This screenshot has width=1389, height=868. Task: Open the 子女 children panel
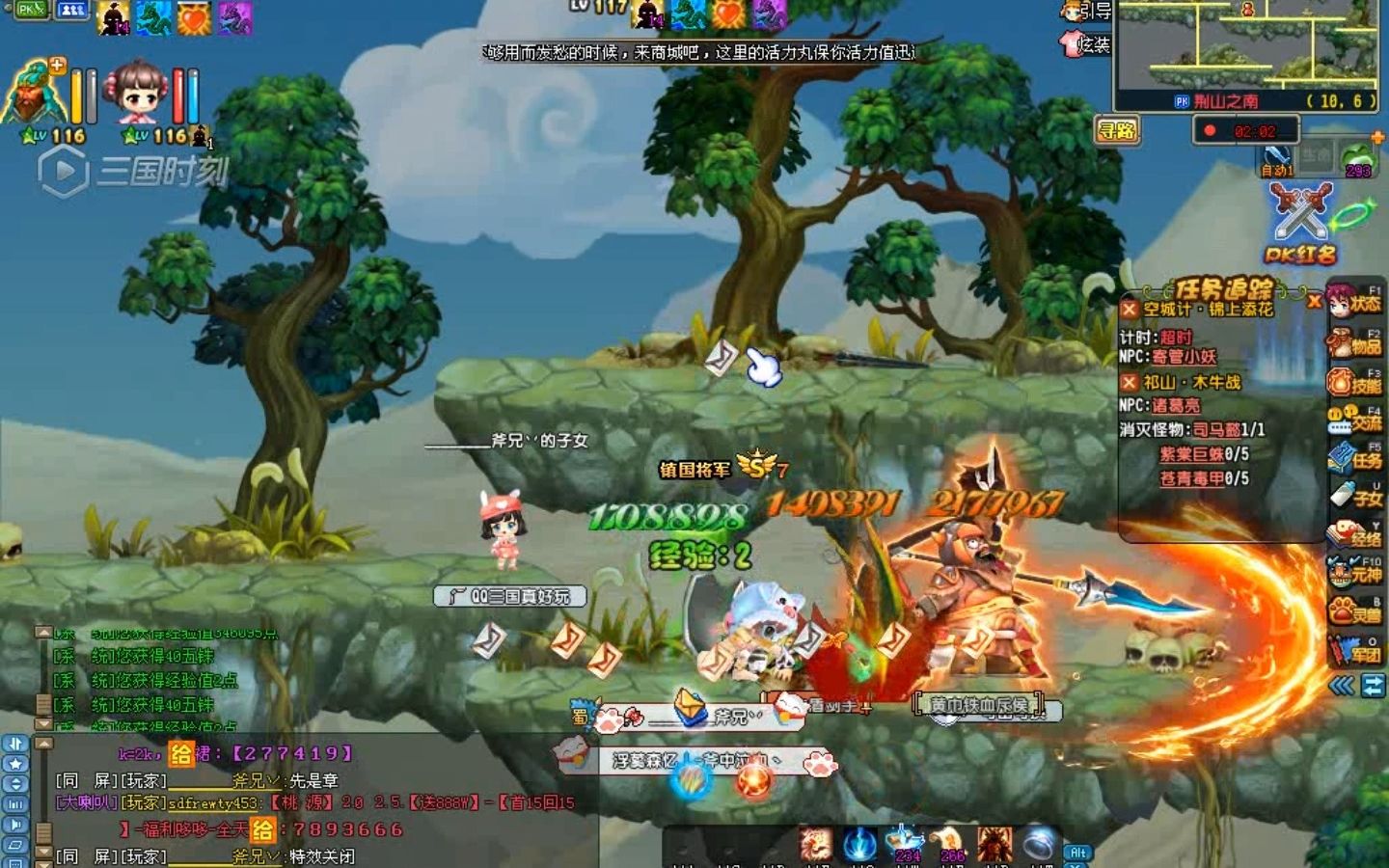[1356, 497]
